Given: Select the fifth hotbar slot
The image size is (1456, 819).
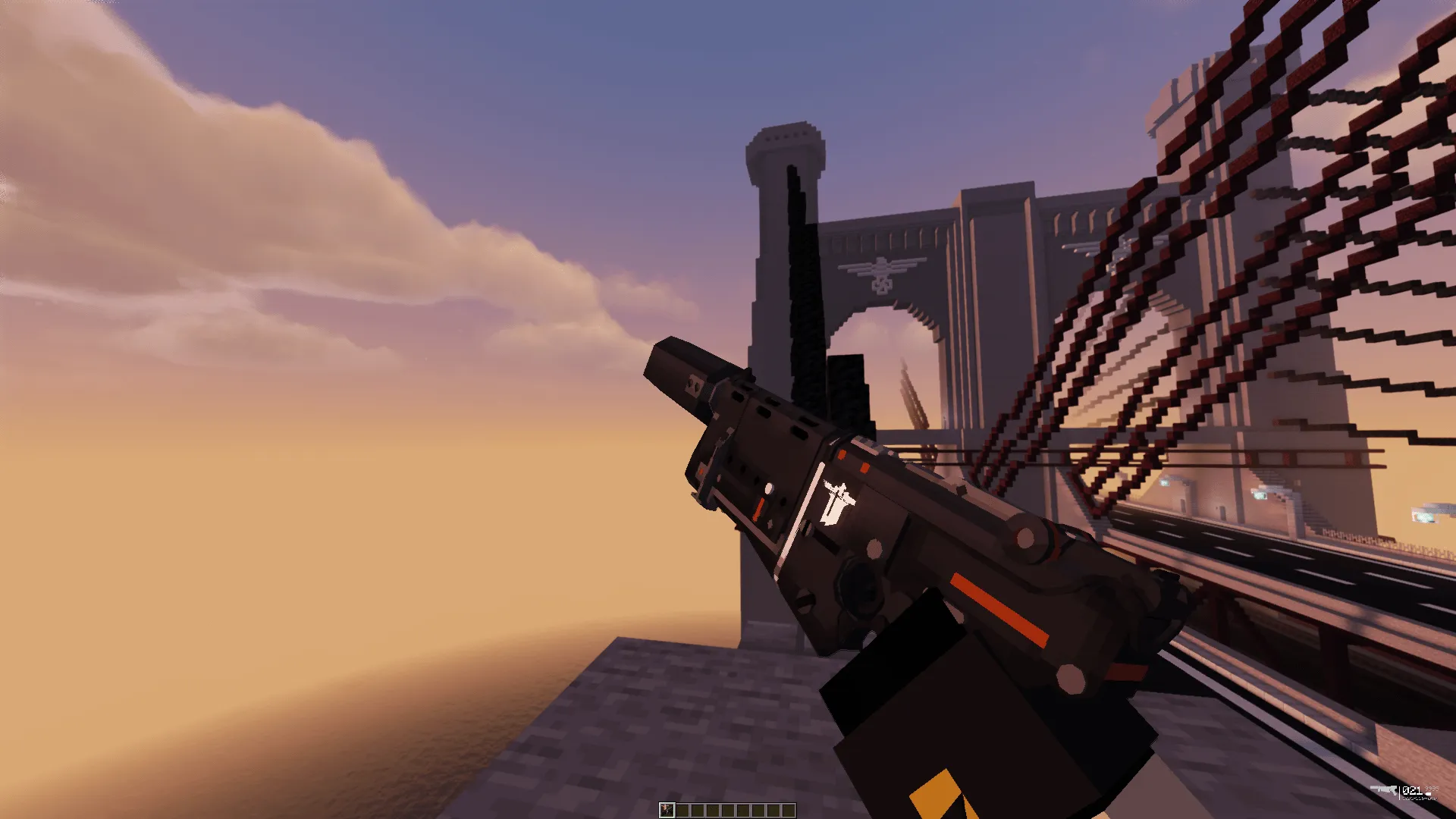Looking at the screenshot, I should [728, 810].
